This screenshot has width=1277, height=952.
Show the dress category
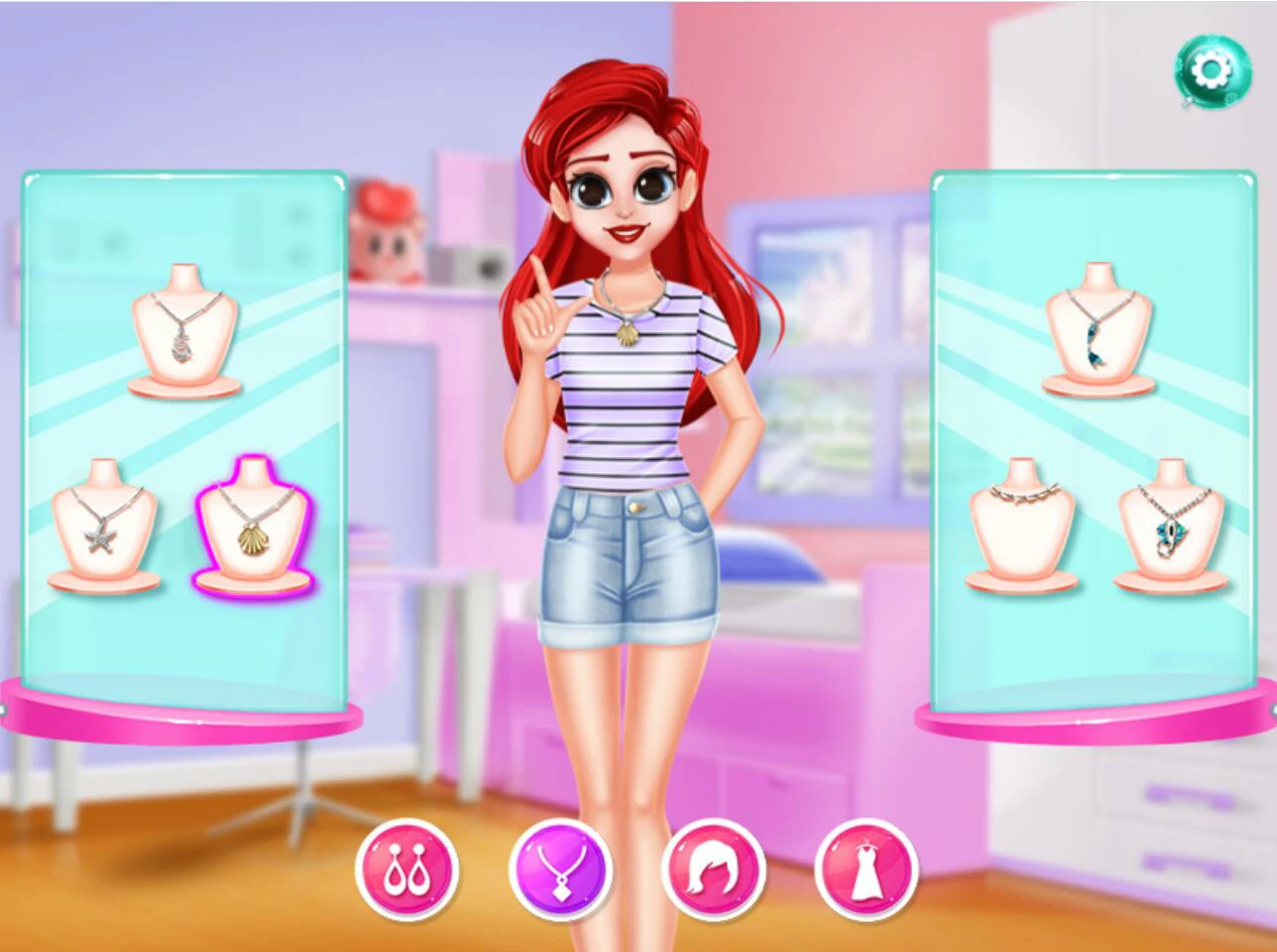pos(867,870)
